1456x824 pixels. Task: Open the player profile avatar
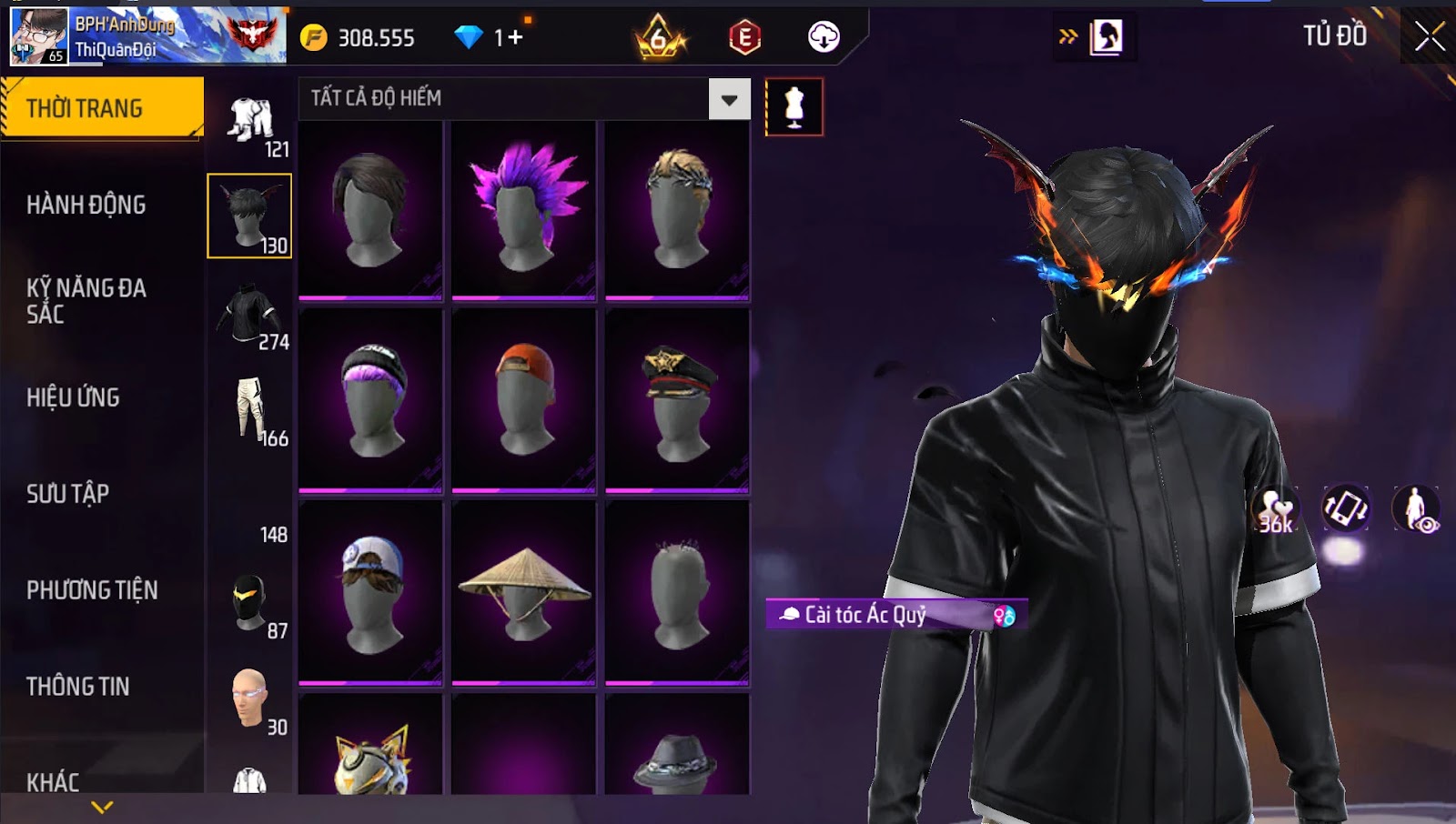[x=39, y=36]
